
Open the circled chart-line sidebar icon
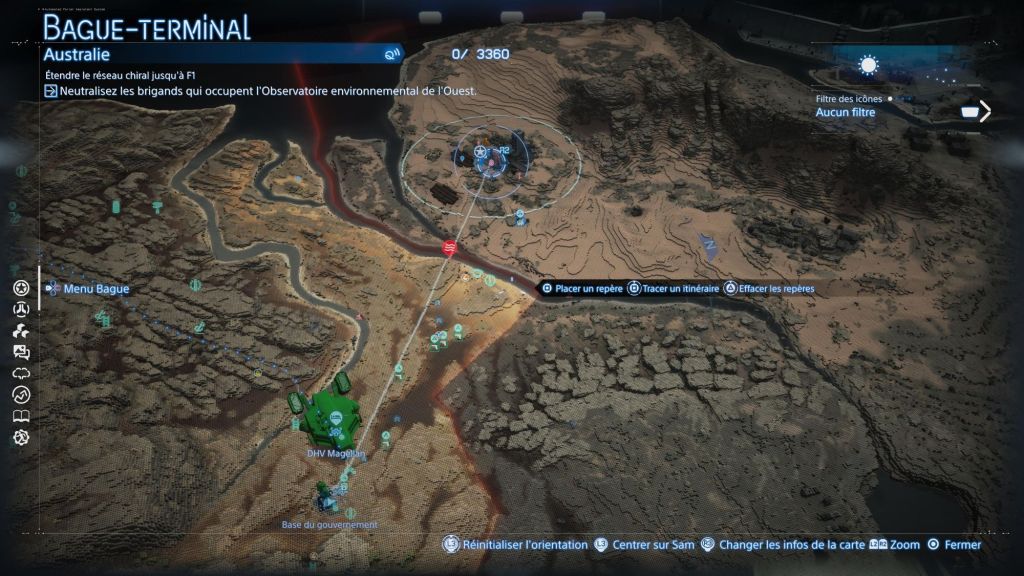coord(21,395)
